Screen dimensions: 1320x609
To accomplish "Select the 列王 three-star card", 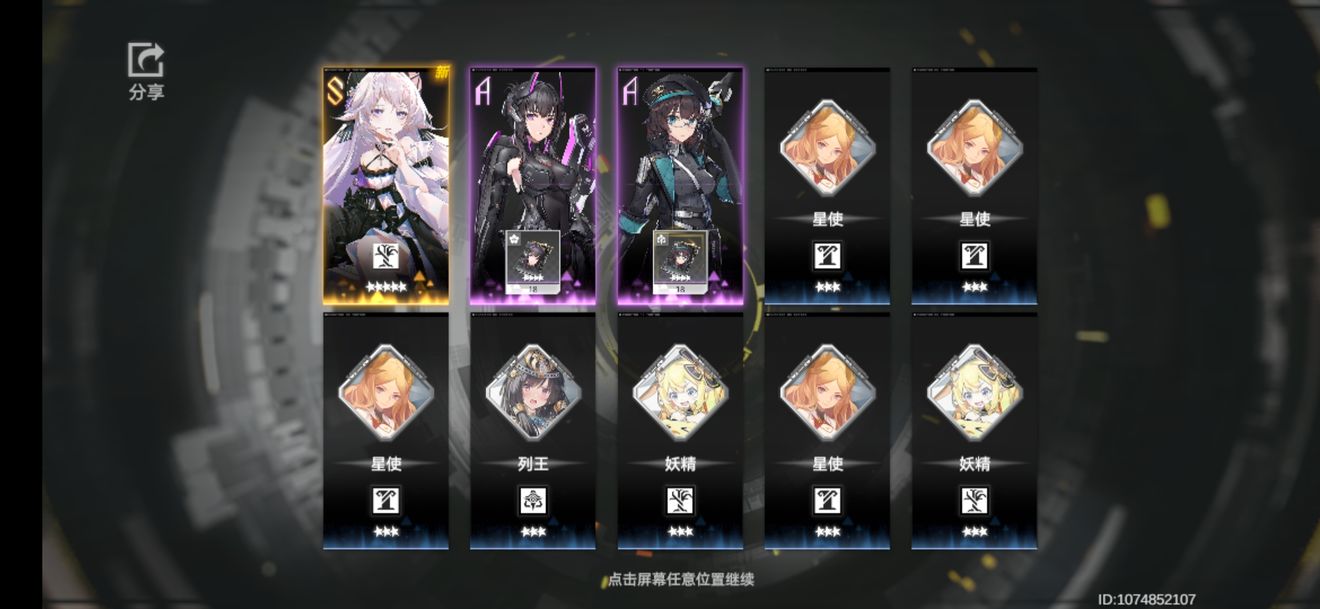I will (533, 430).
